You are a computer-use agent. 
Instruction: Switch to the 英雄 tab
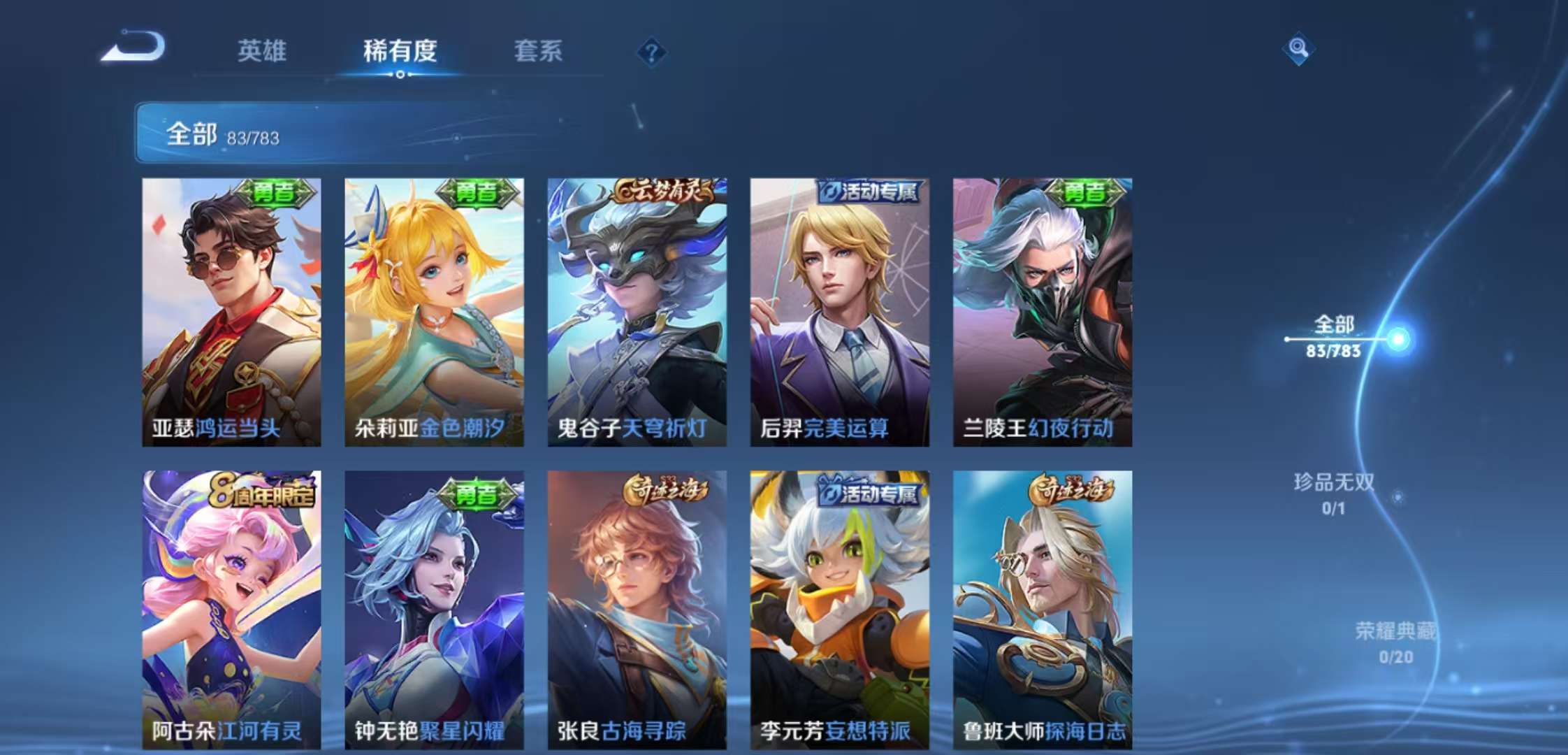[x=262, y=52]
